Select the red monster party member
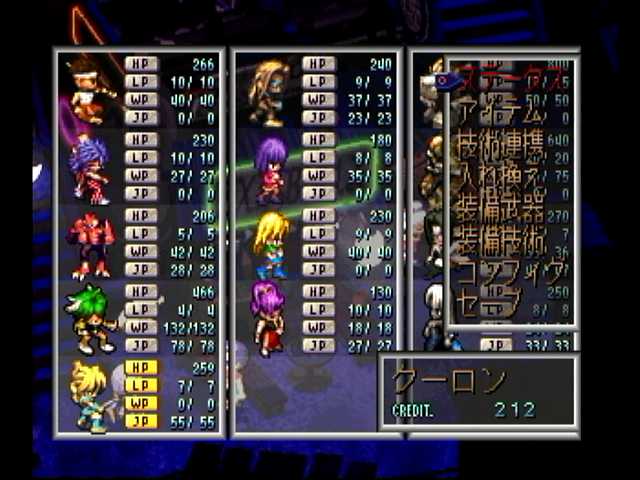This screenshot has height=480, width=640. (90, 245)
